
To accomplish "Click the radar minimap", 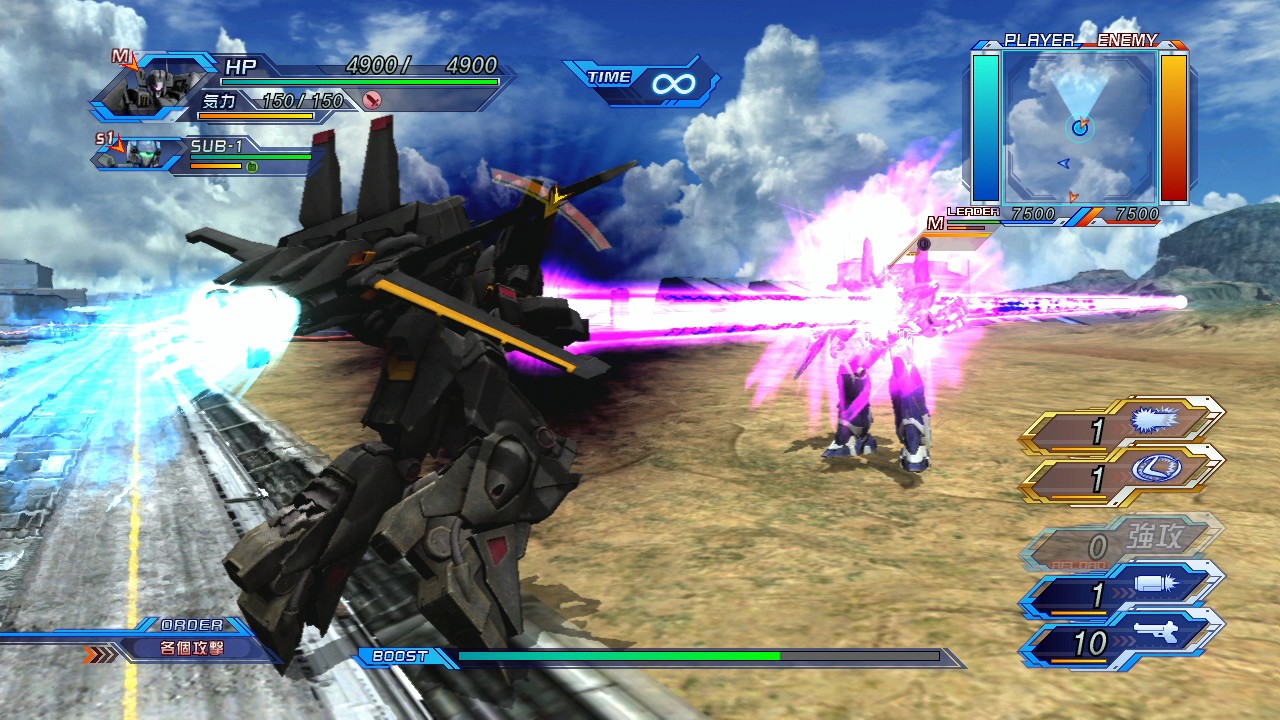I will click(x=1080, y=126).
